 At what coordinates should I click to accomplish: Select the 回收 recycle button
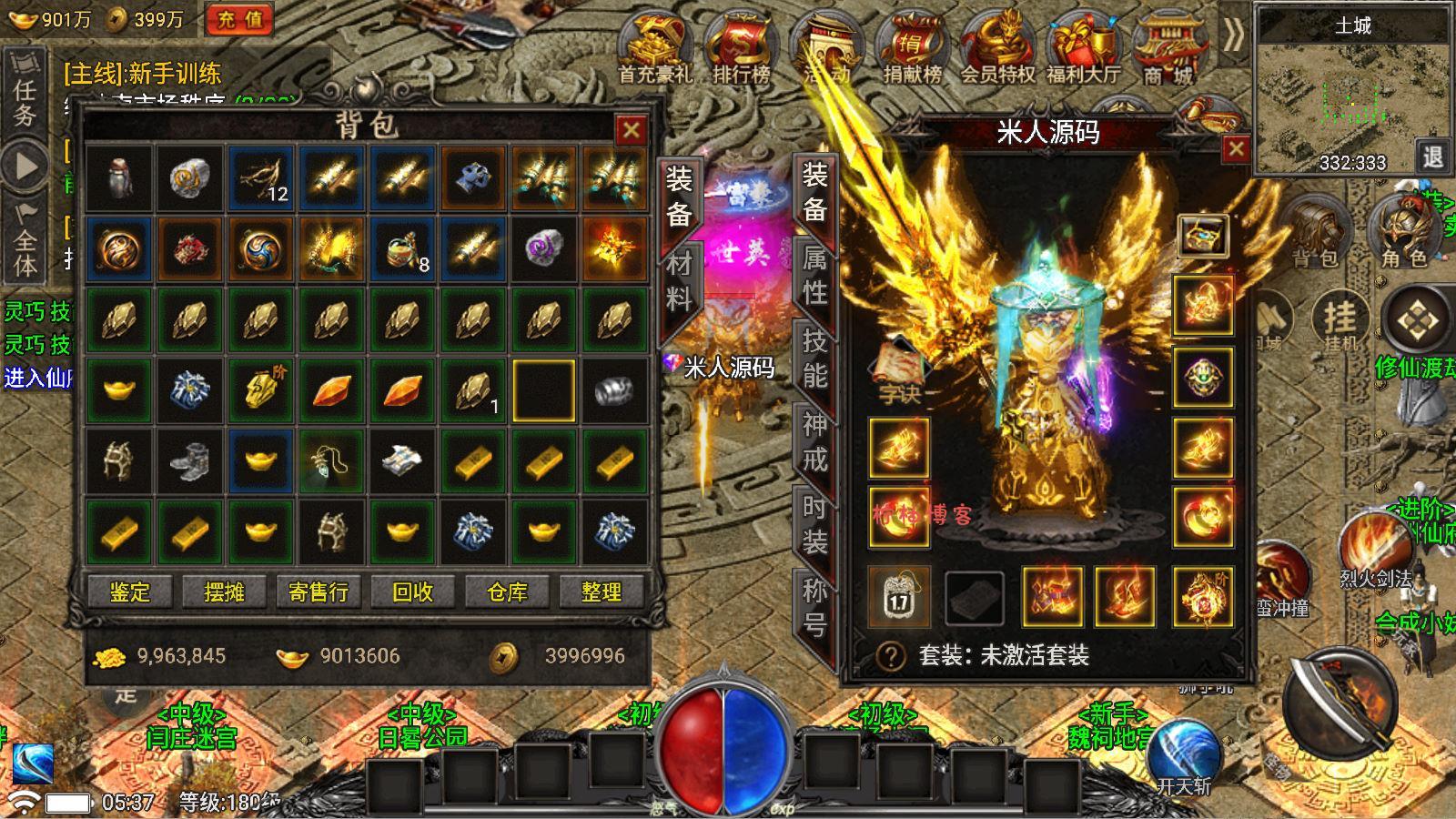click(412, 592)
